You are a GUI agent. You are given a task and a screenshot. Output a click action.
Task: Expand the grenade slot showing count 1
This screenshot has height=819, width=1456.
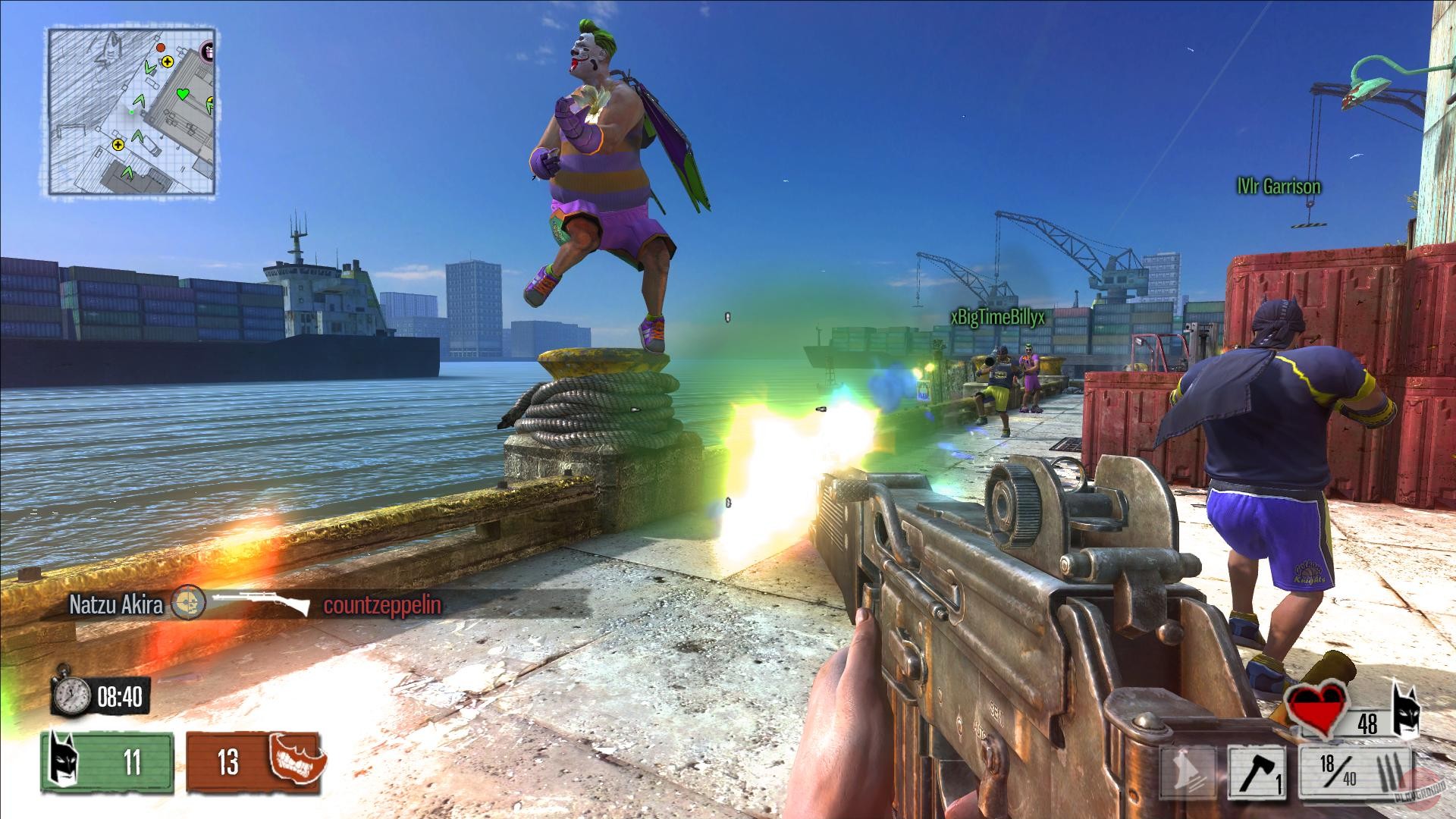point(1257,772)
